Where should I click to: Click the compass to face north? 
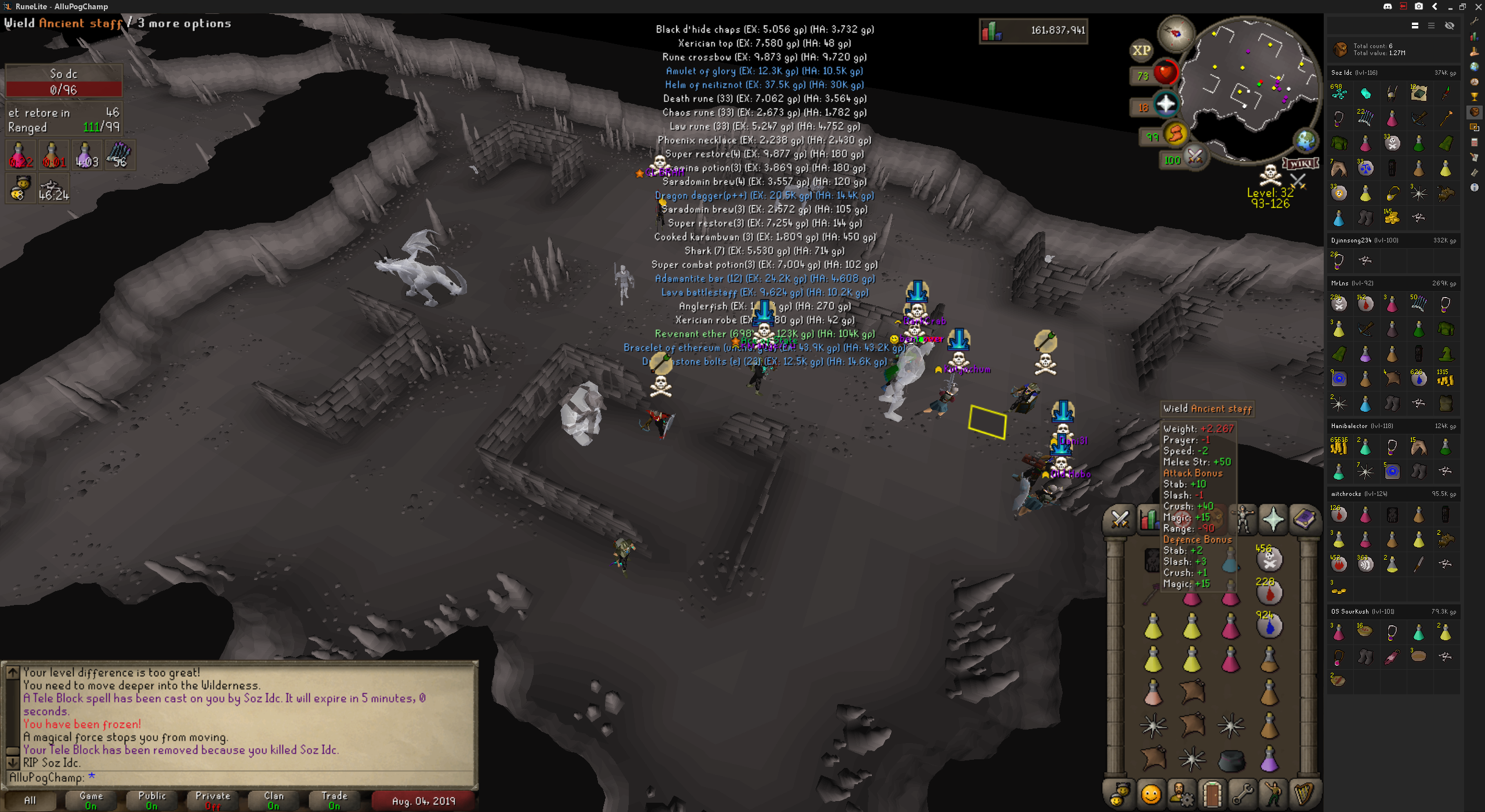(x=1176, y=34)
